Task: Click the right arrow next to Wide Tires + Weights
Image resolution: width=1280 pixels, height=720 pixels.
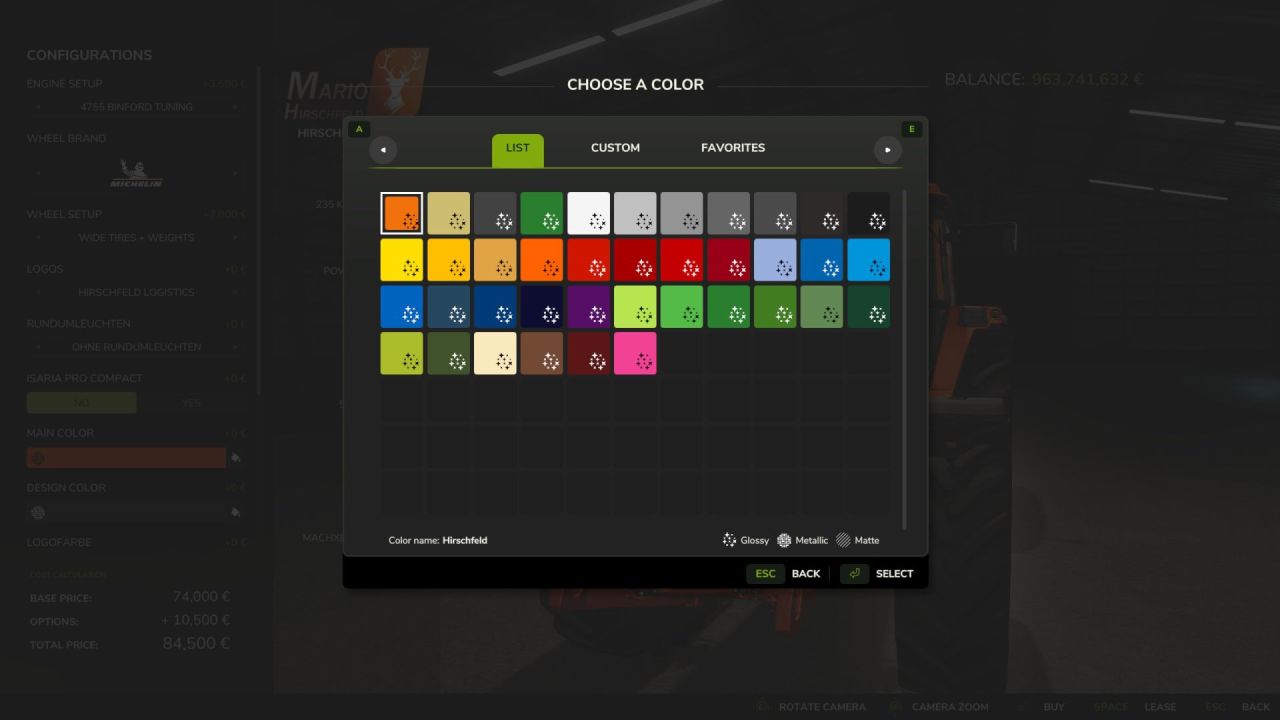Action: (x=237, y=237)
